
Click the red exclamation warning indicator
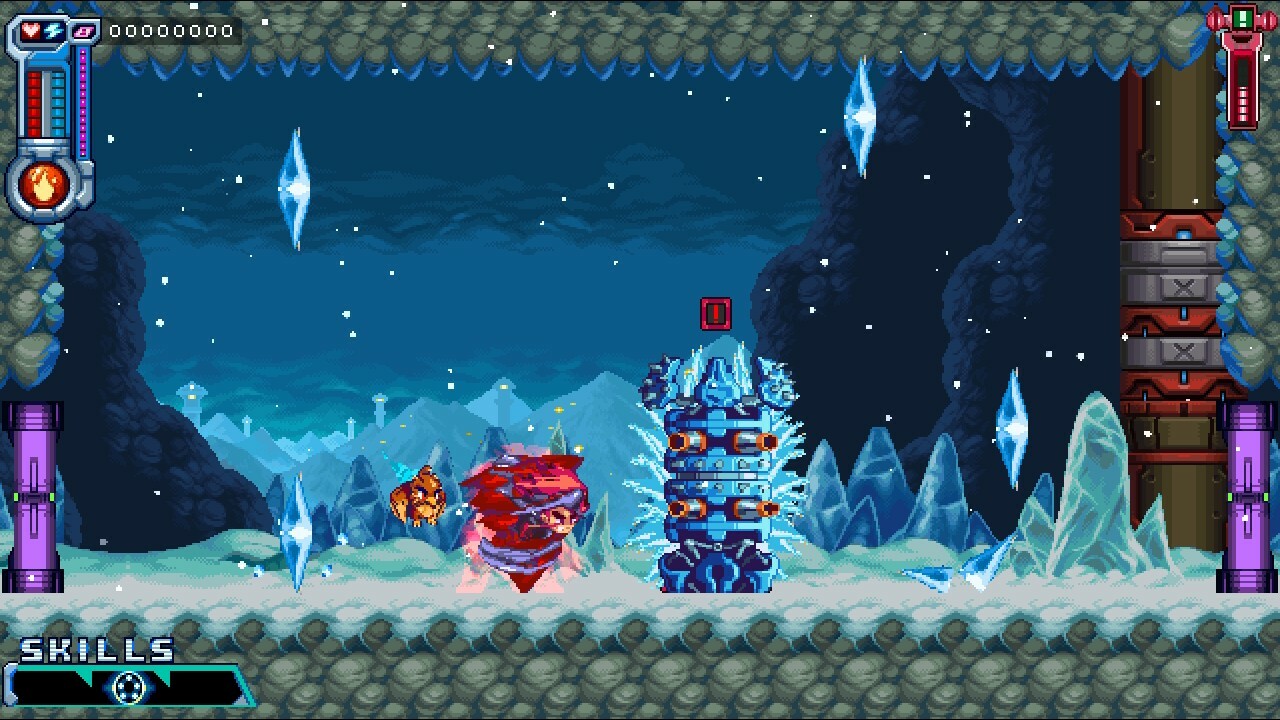[716, 313]
